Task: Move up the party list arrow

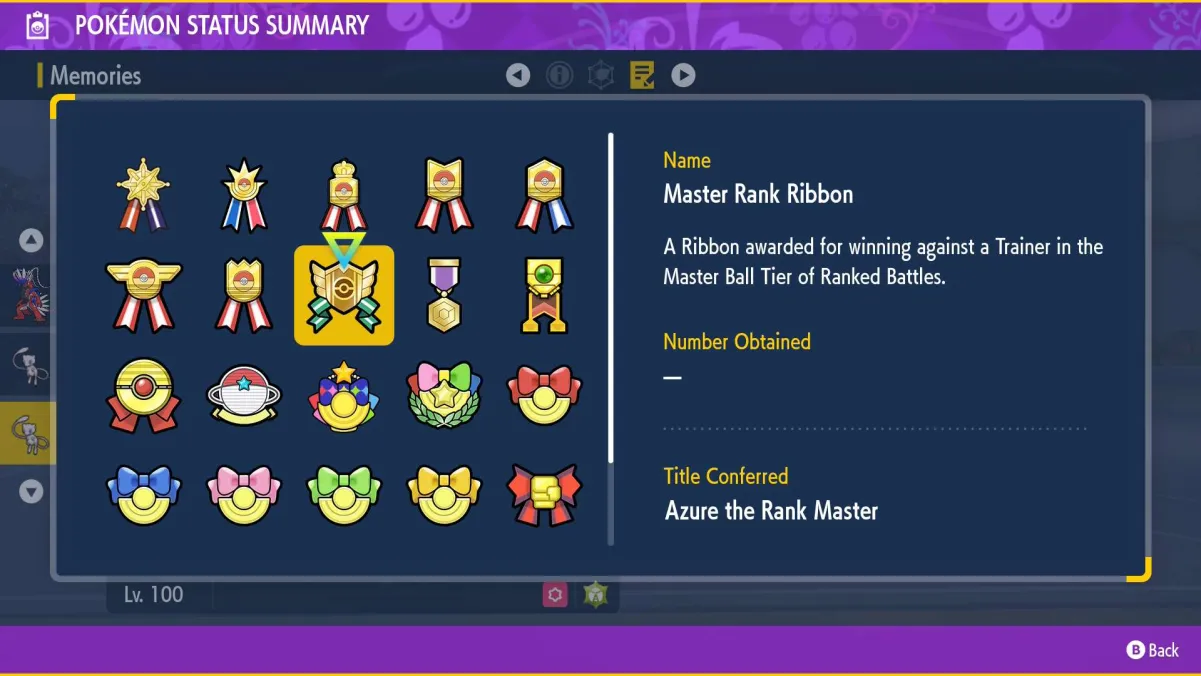Action: [31, 240]
